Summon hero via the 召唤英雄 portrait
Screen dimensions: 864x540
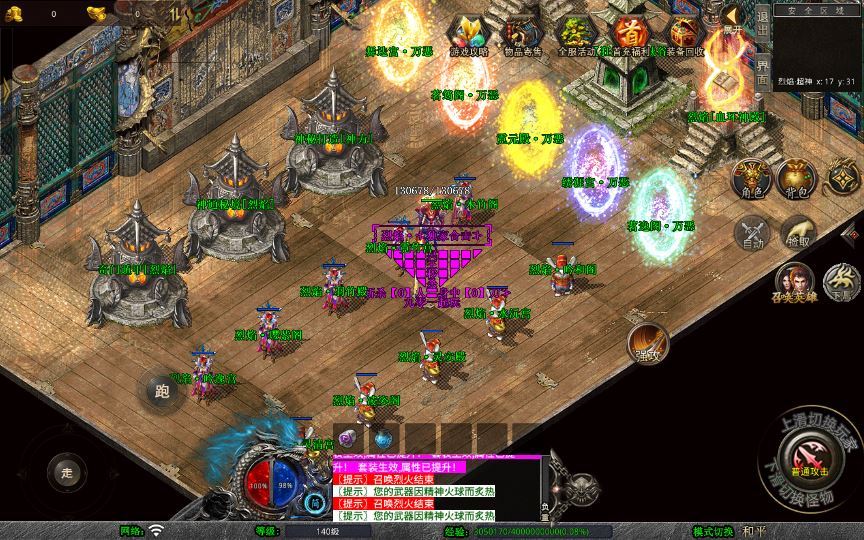pos(794,281)
